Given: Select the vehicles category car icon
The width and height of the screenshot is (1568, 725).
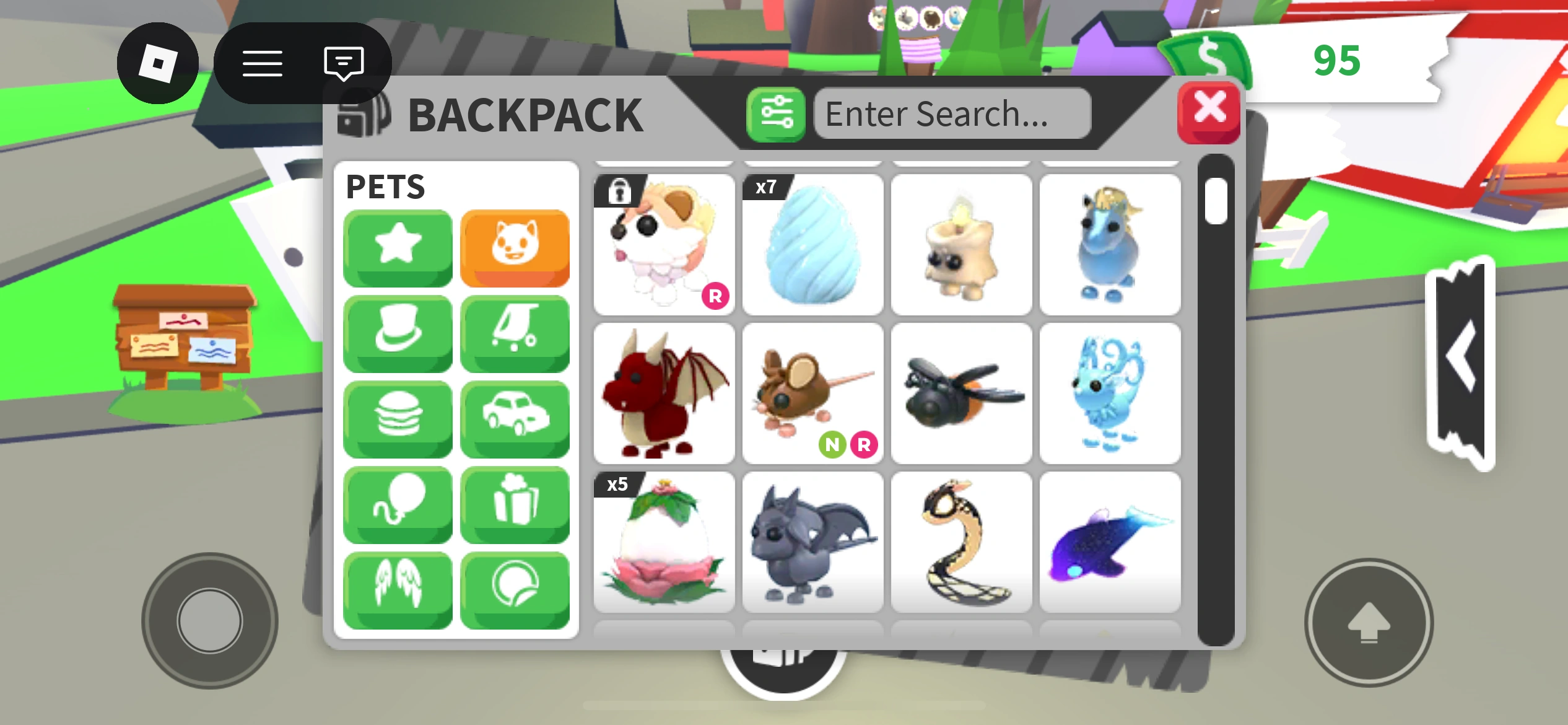Looking at the screenshot, I should pyautogui.click(x=515, y=418).
